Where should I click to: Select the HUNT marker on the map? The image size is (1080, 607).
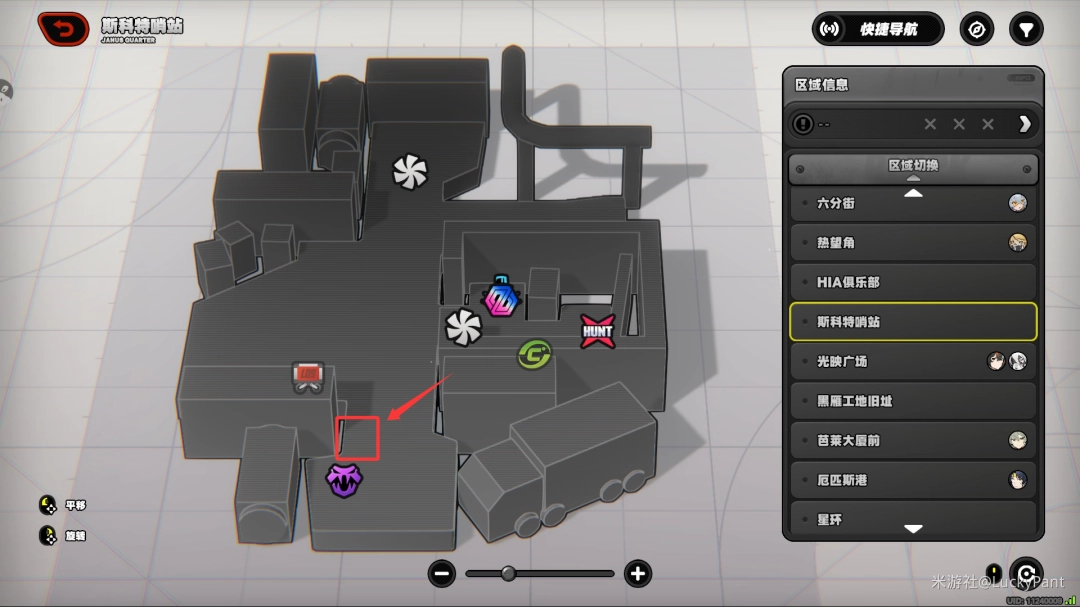click(597, 331)
